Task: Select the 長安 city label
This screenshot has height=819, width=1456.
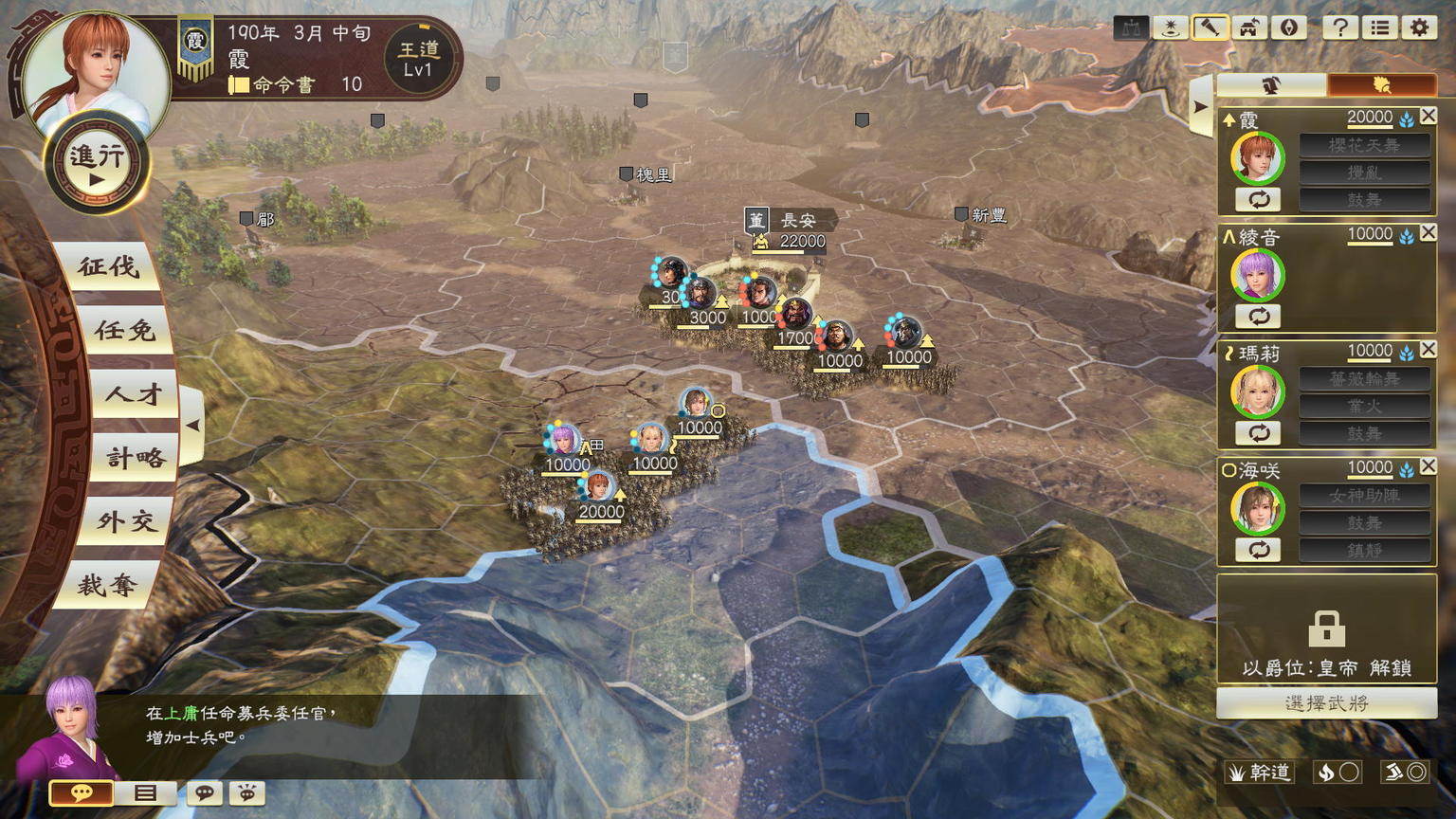Action: pyautogui.click(x=797, y=220)
